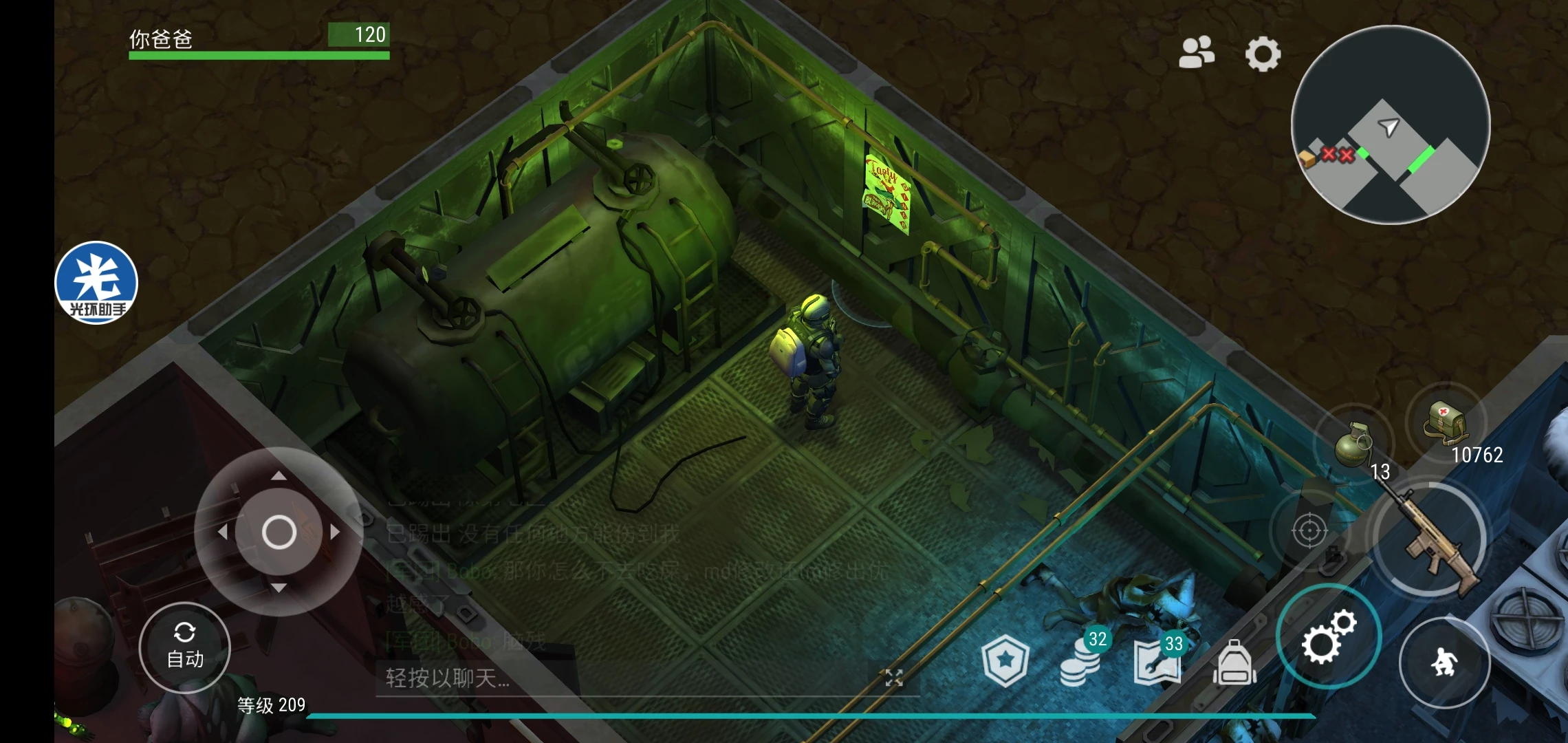Toggle the 自动 auto mode button
The width and height of the screenshot is (1568, 743).
click(185, 647)
